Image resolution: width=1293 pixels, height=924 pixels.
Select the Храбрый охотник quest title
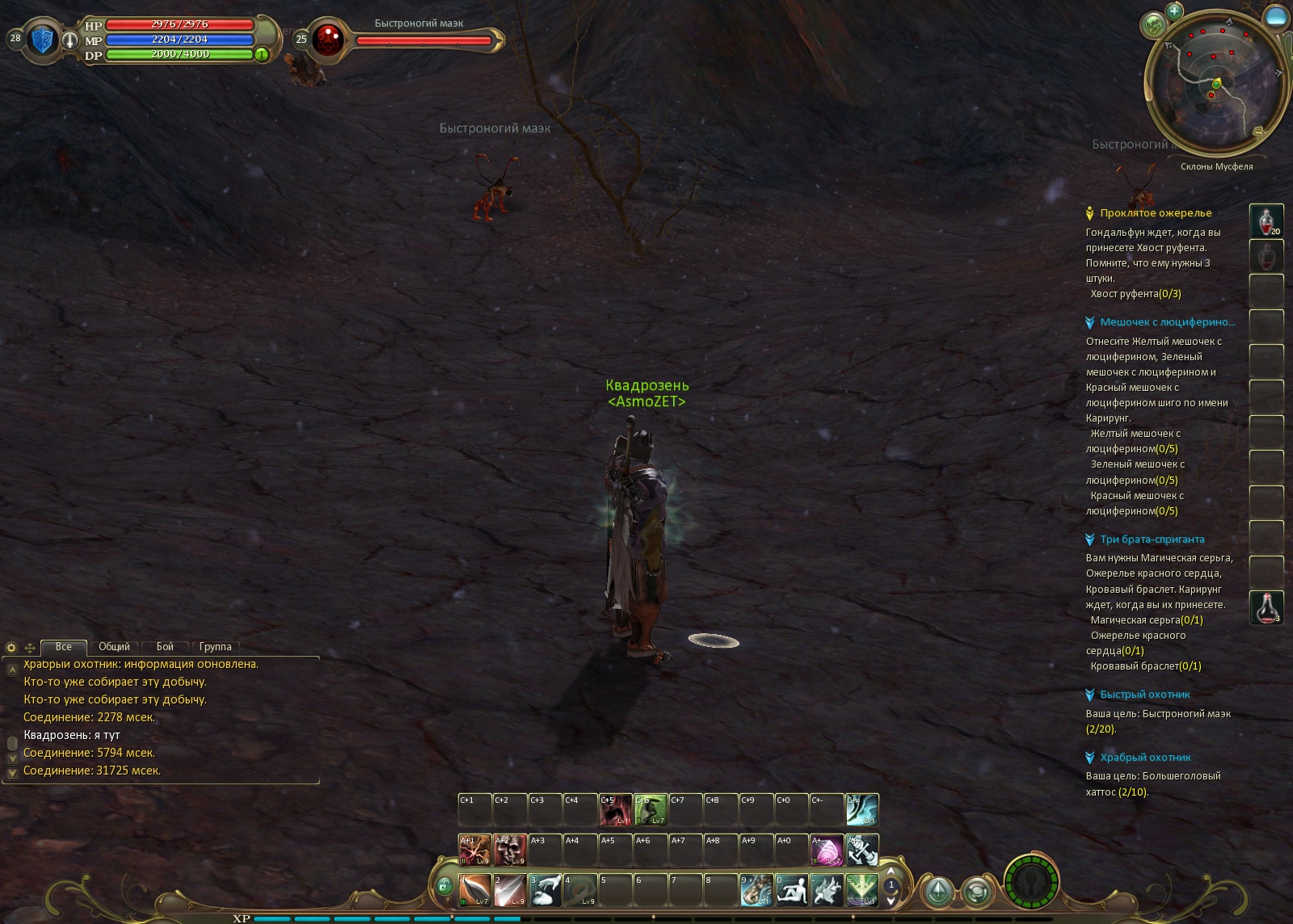(x=1145, y=758)
